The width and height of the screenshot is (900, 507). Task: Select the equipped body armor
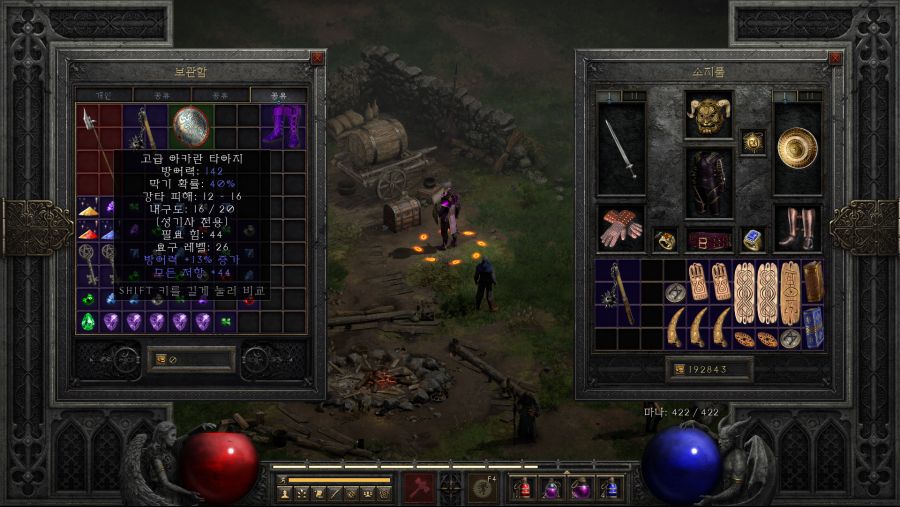[x=709, y=183]
